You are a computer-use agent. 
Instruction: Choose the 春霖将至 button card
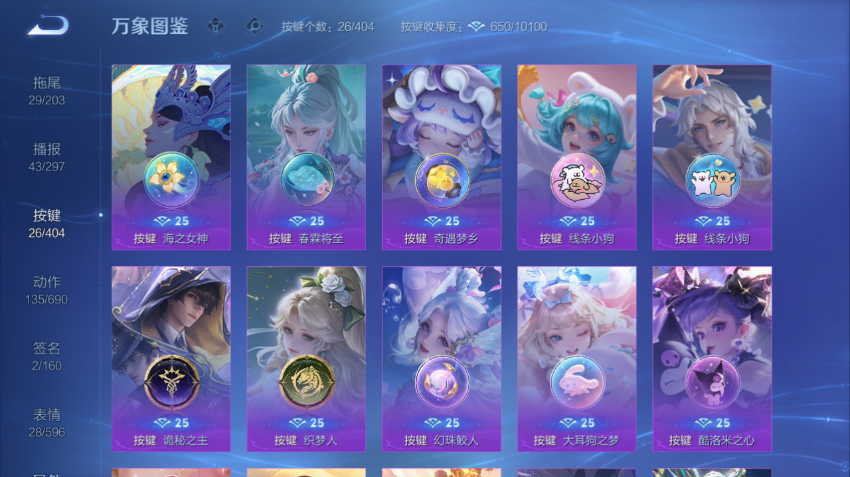tap(306, 157)
